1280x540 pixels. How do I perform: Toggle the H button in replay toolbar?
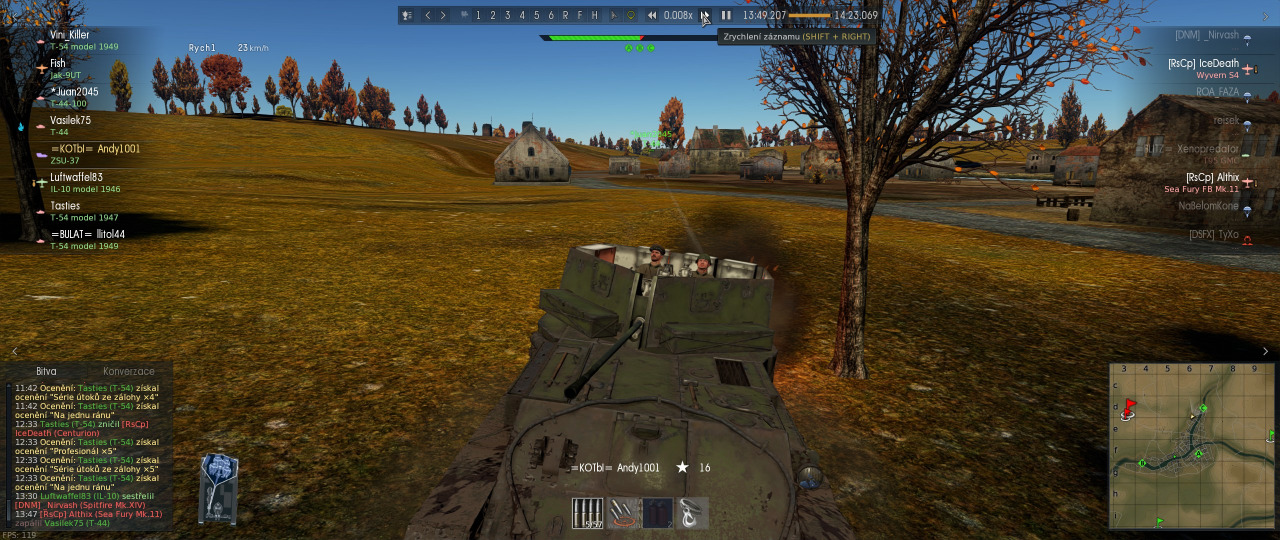pos(595,15)
